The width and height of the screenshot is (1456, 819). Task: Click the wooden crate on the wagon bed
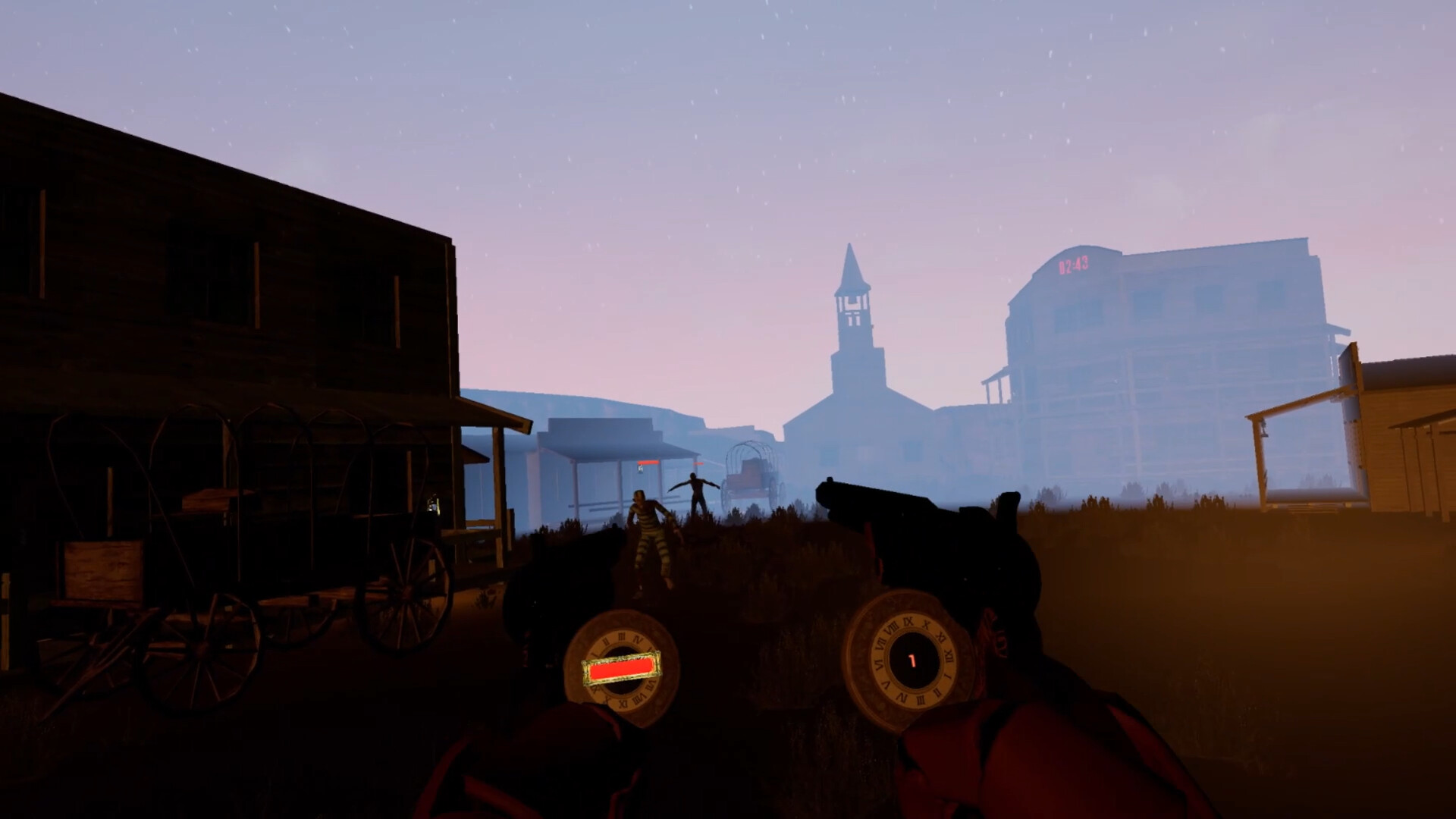(102, 569)
